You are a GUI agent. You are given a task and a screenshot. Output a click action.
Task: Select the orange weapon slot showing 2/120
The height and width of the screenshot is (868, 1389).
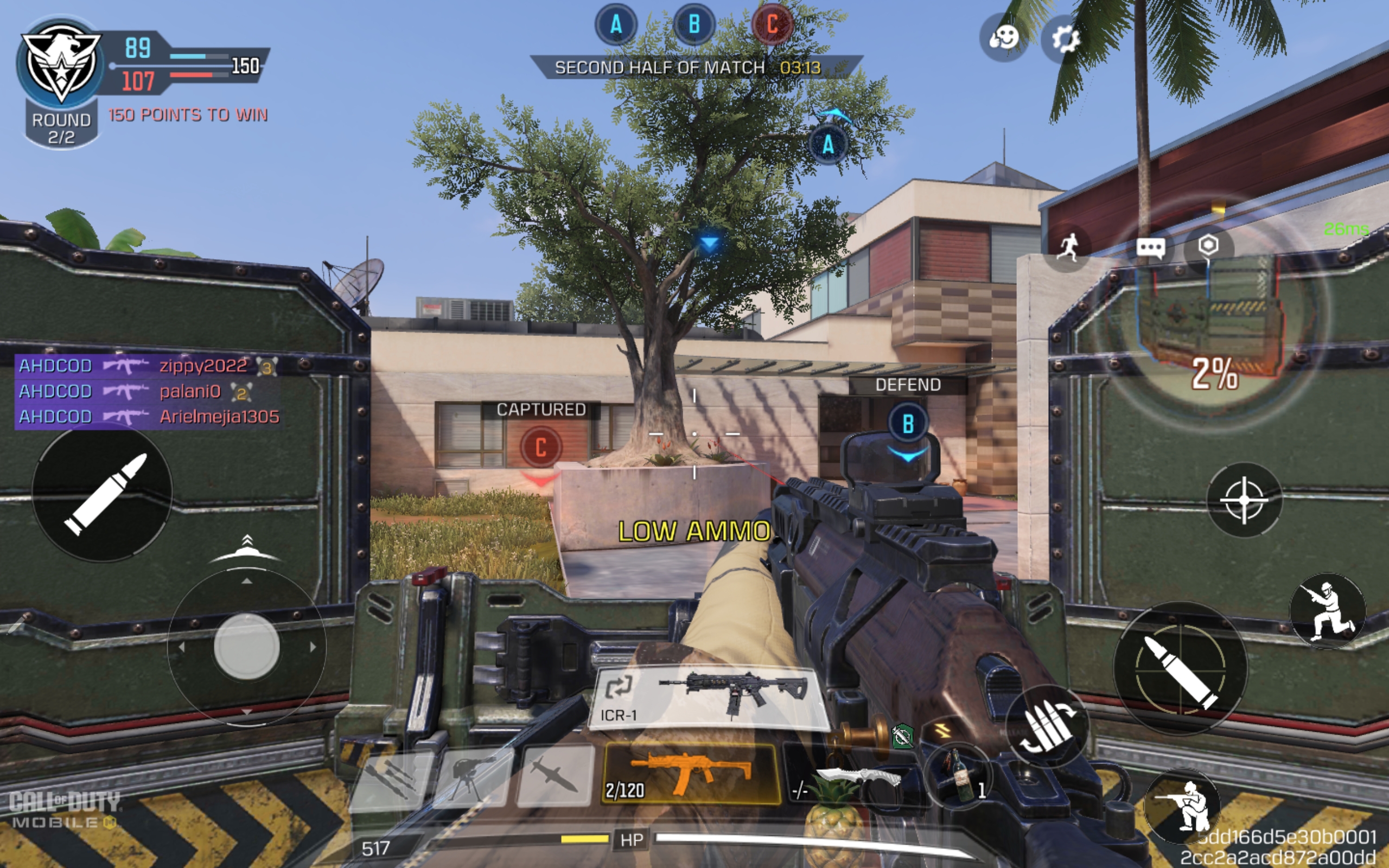[691, 773]
